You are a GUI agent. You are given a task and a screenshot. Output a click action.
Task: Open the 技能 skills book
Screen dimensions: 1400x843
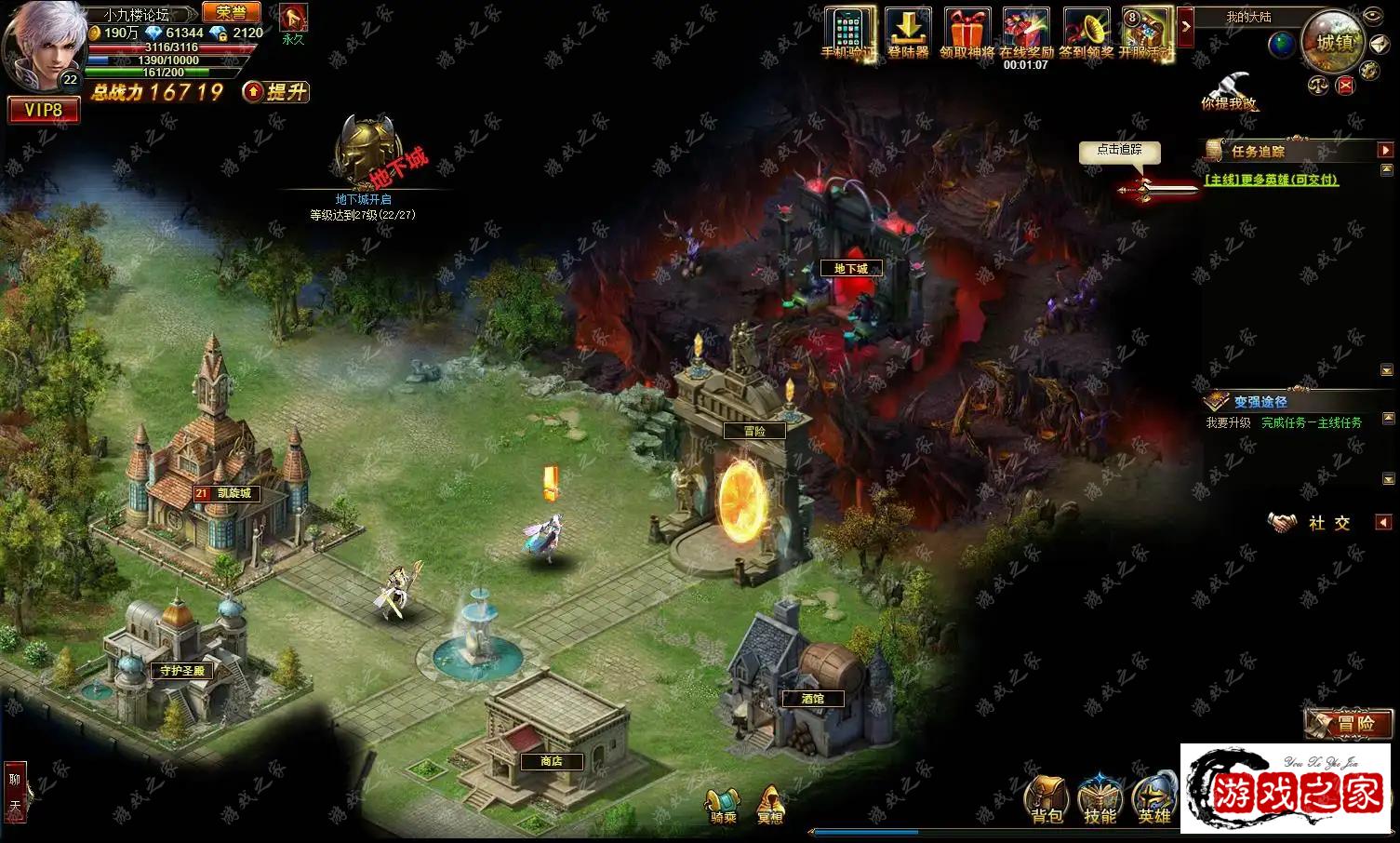(x=1100, y=799)
